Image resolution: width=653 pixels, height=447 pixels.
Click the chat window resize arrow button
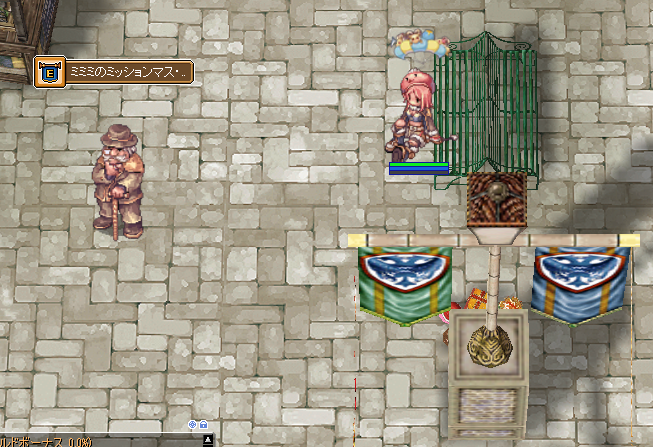(207, 440)
